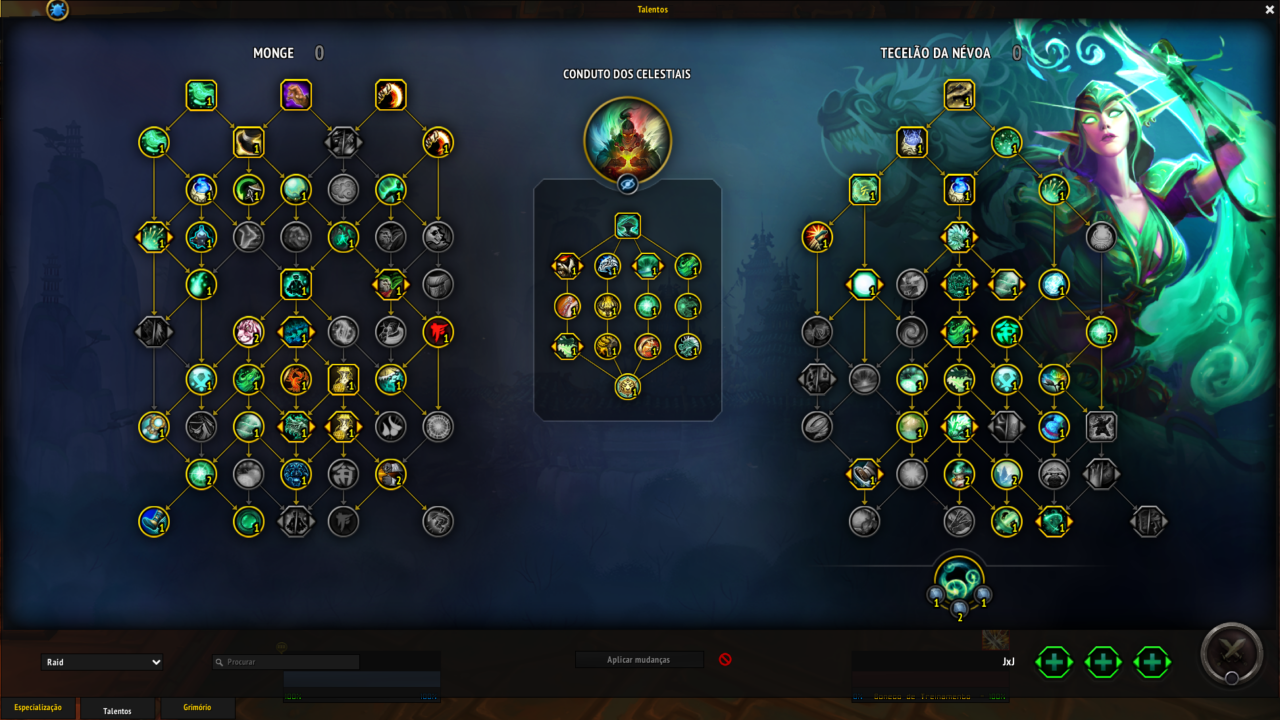Open the blue gear icon in the title bar
1280x720 pixels.
pos(57,10)
